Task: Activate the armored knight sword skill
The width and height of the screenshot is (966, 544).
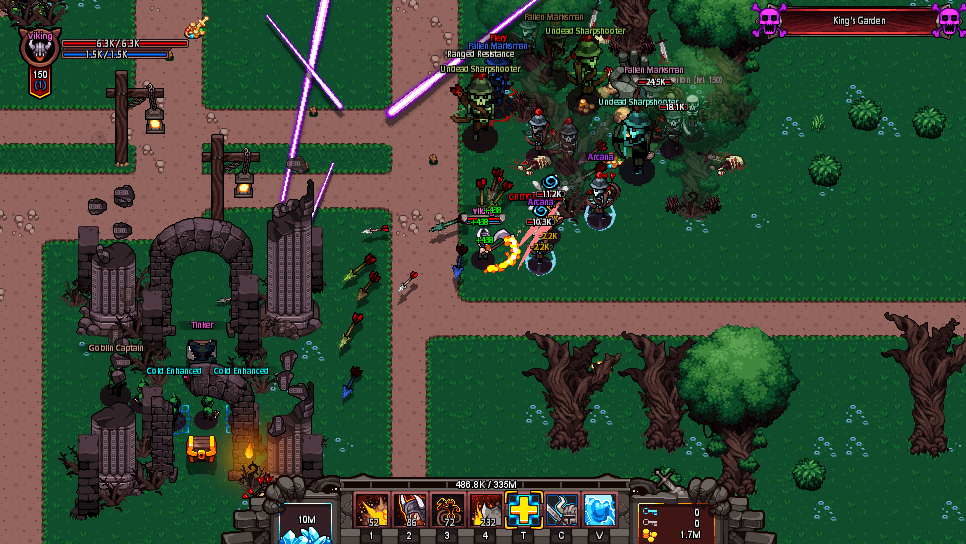Action: pyautogui.click(x=561, y=510)
